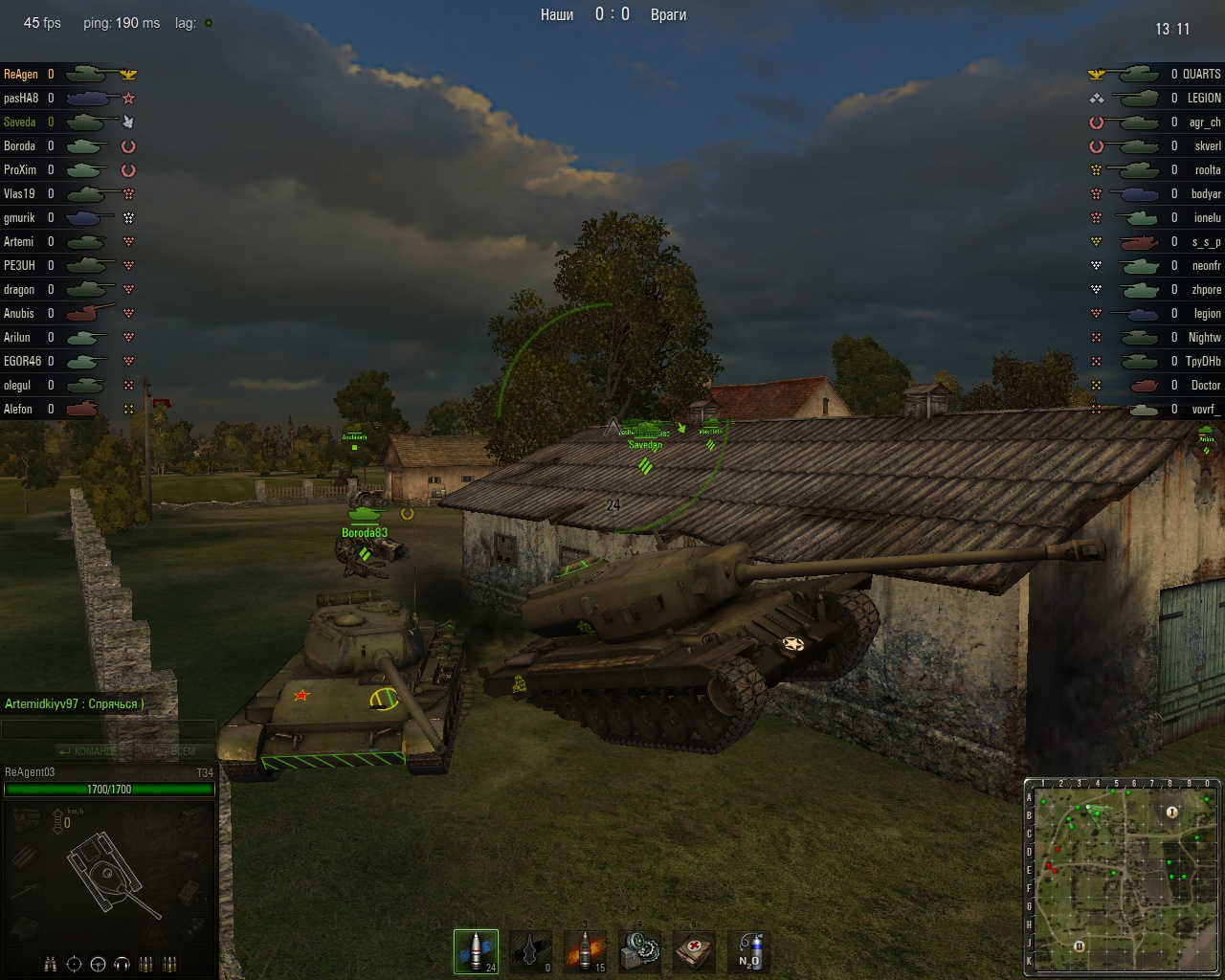The image size is (1225, 980).
Task: Activate the first aid kit
Action: coord(695,950)
